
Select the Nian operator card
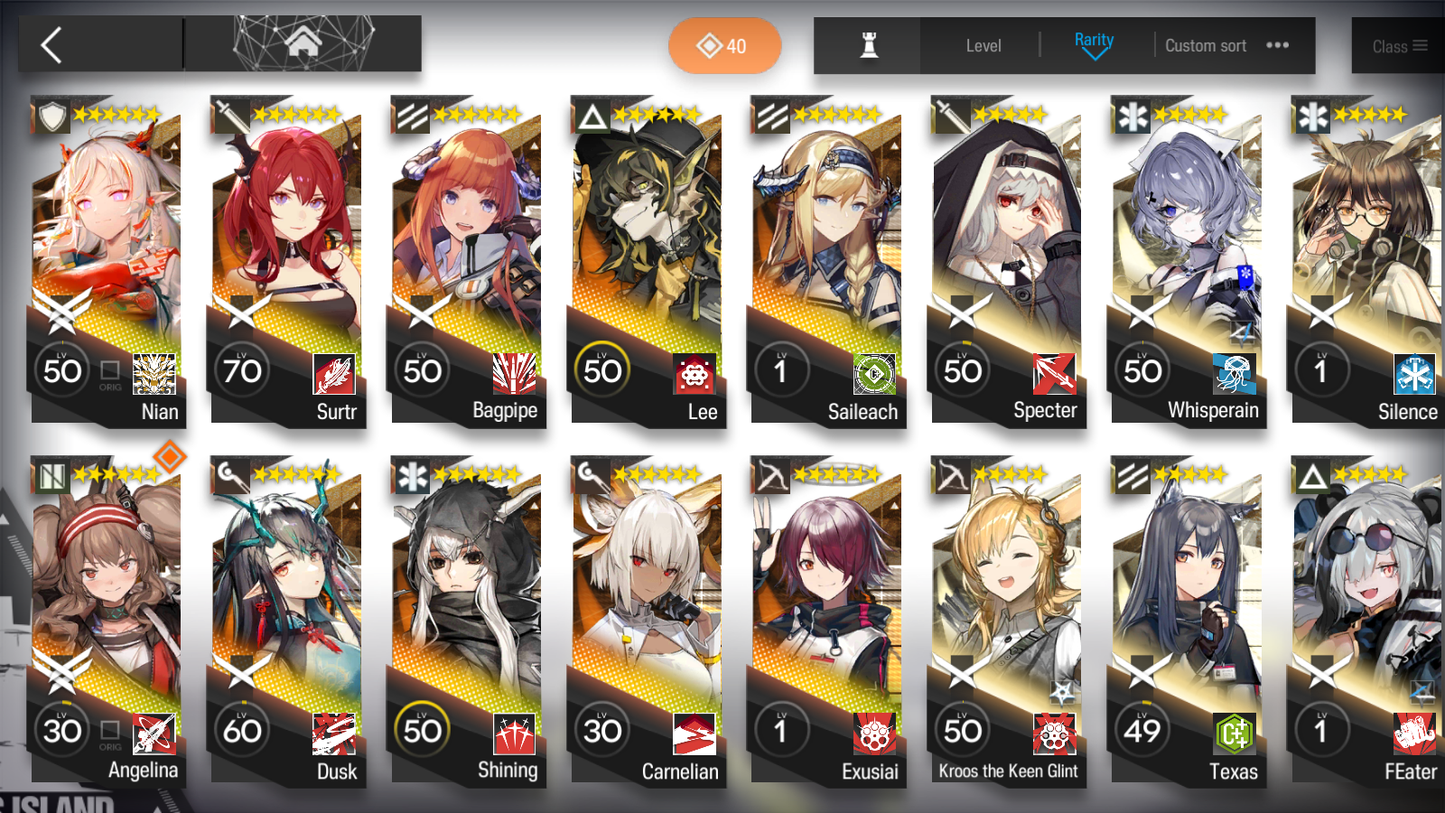[108, 260]
